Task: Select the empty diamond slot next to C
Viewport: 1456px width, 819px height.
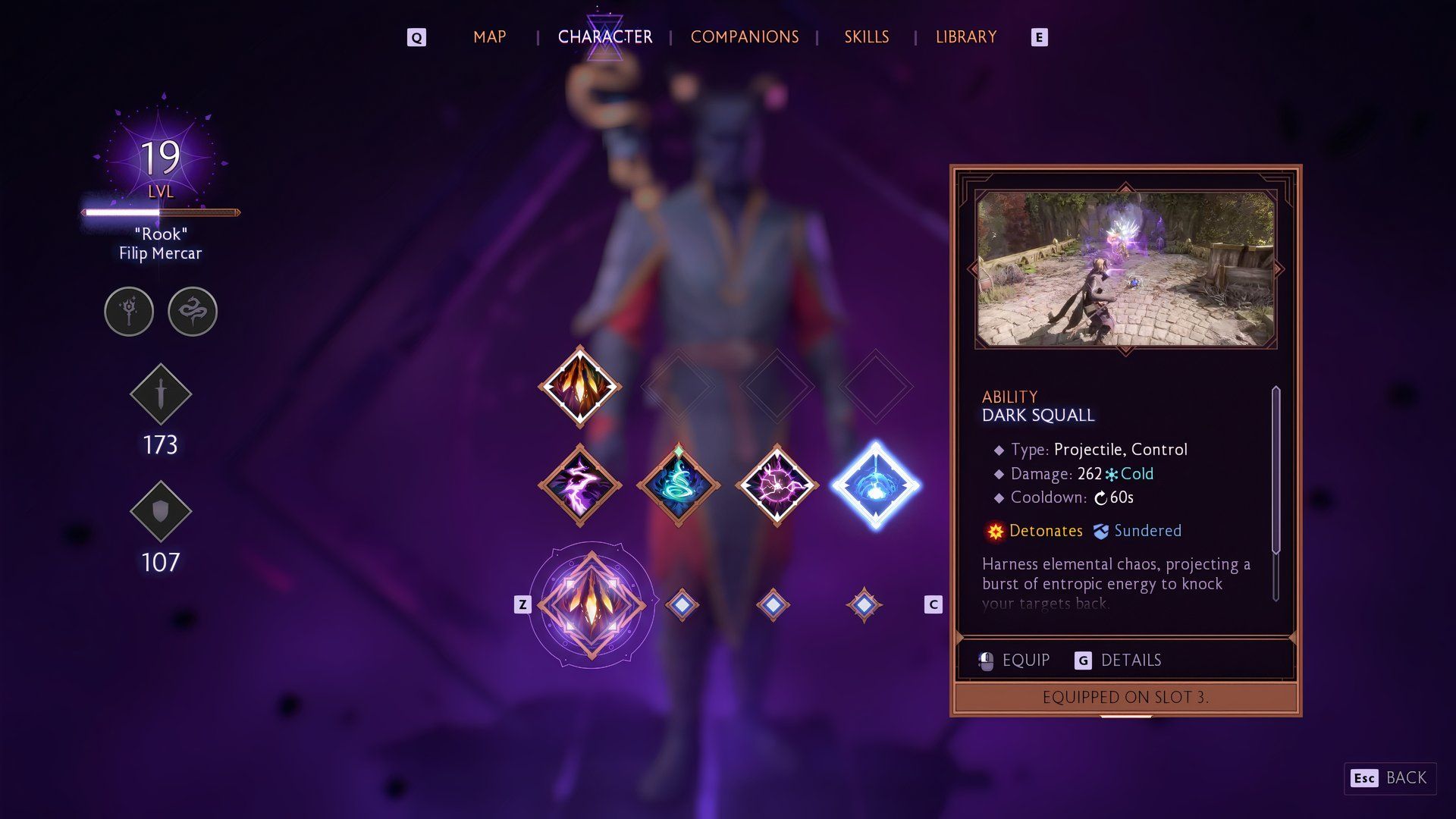Action: [863, 604]
